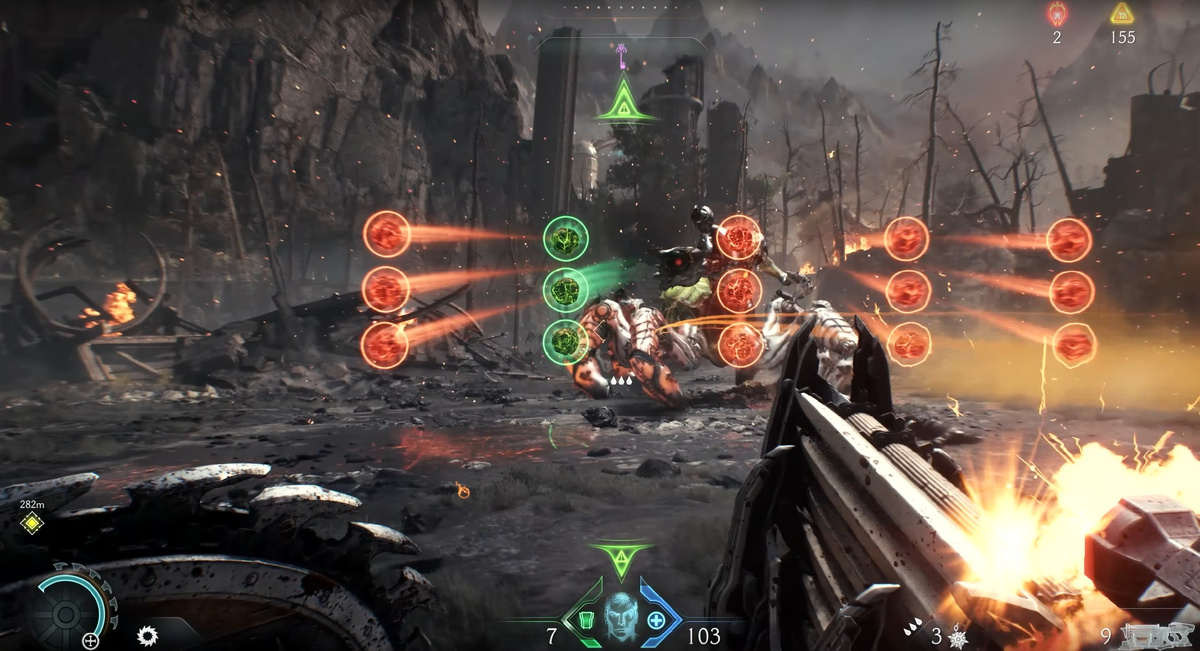The height and width of the screenshot is (651, 1200).
Task: Click the red skull emblem icon
Action: tap(1057, 14)
